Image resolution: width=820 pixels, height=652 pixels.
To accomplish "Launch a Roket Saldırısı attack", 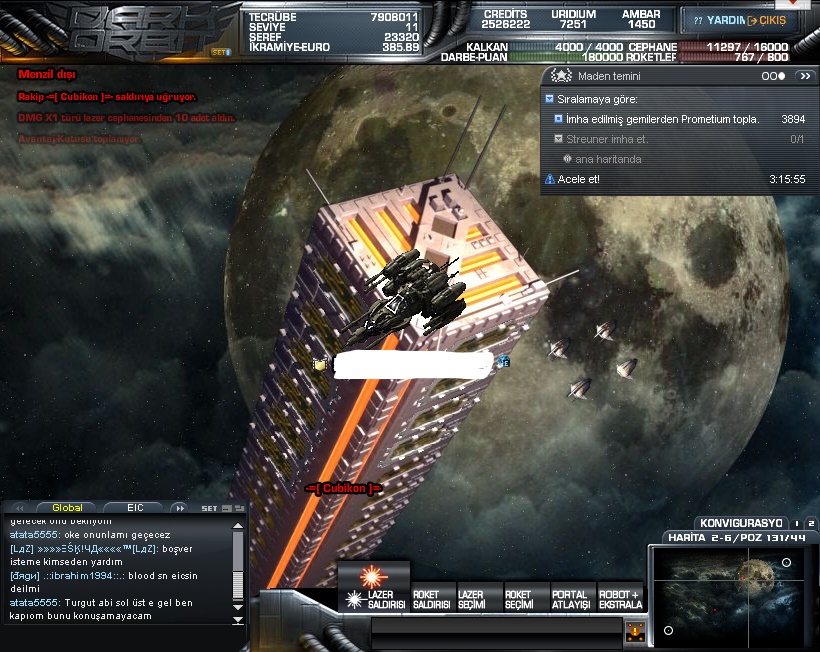I will 432,600.
